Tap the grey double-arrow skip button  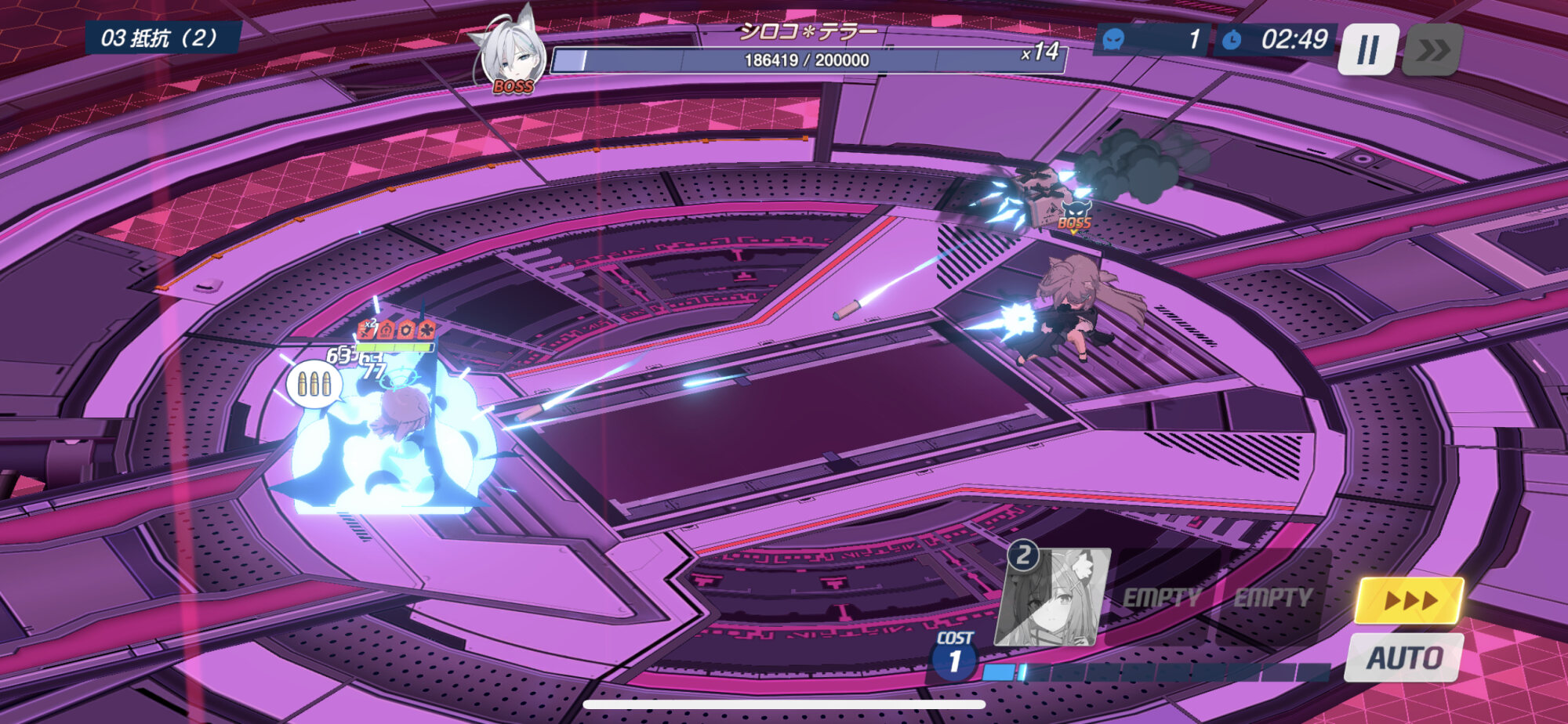pos(1432,49)
